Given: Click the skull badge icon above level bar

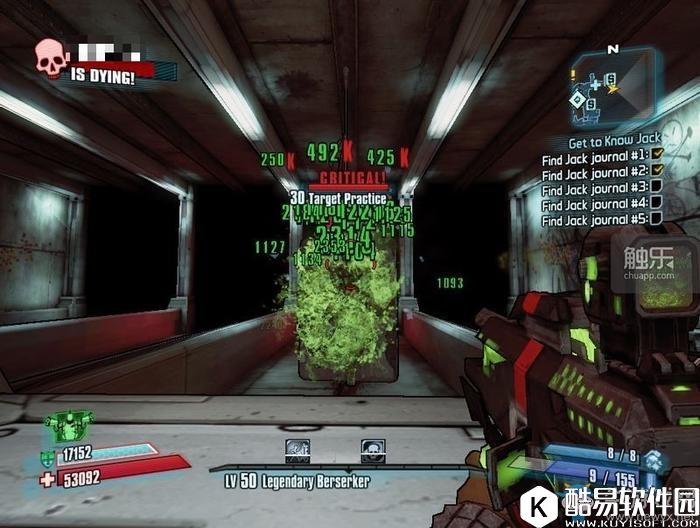Looking at the screenshot, I should point(374,452).
